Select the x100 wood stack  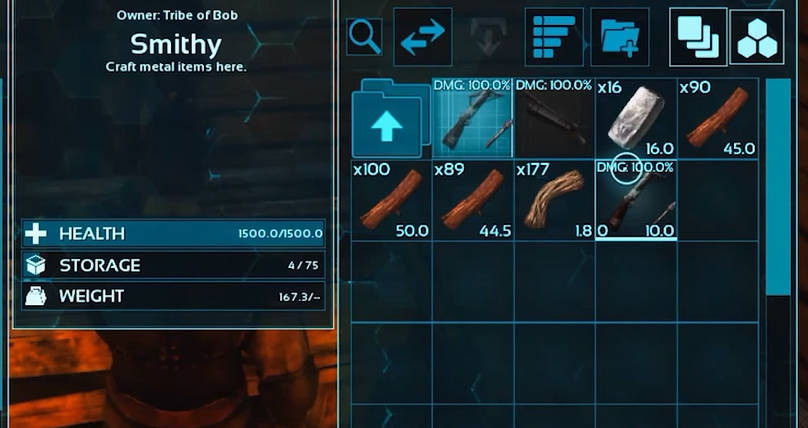(391, 200)
